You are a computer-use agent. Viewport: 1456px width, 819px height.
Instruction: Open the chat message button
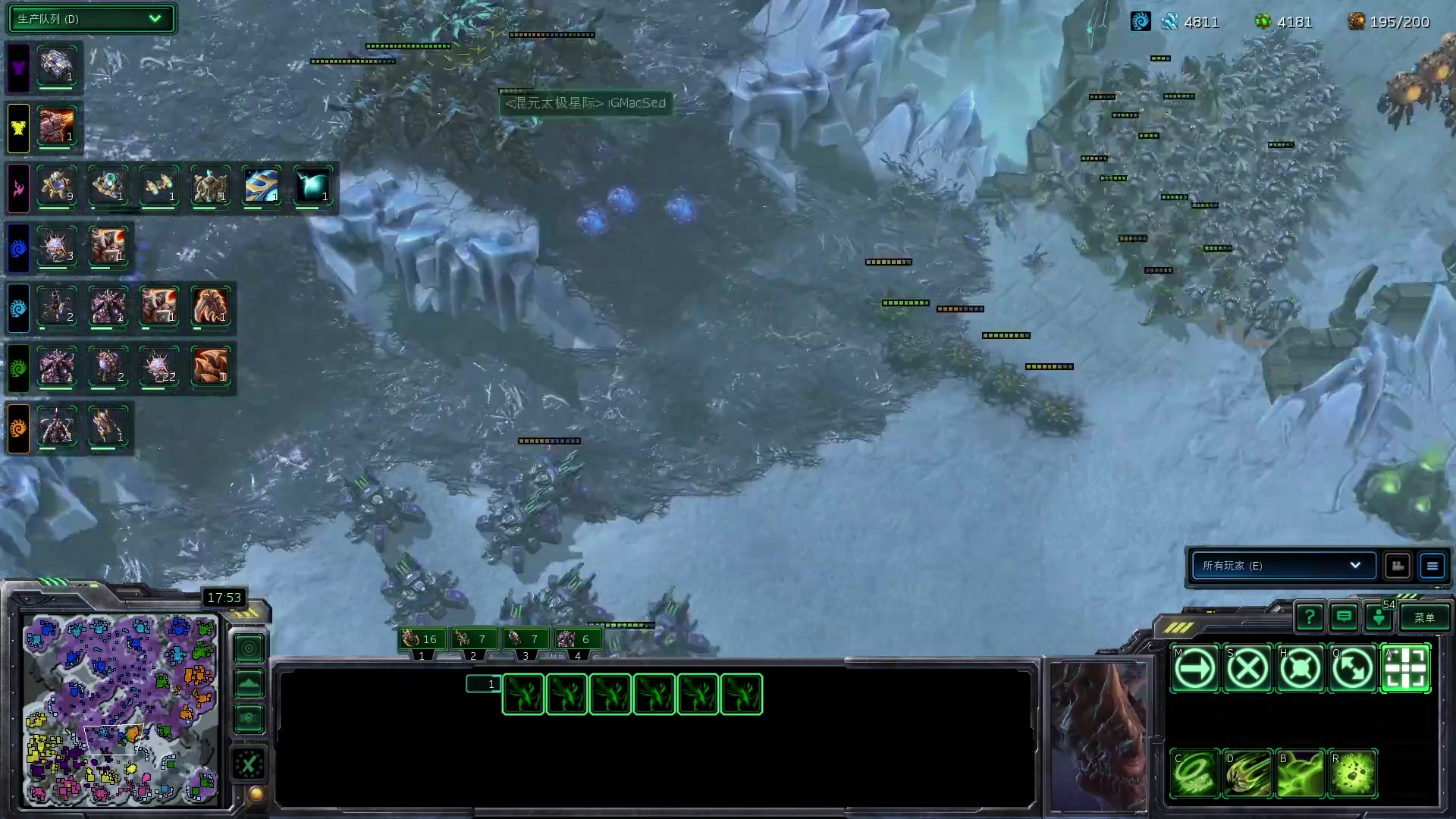1344,618
